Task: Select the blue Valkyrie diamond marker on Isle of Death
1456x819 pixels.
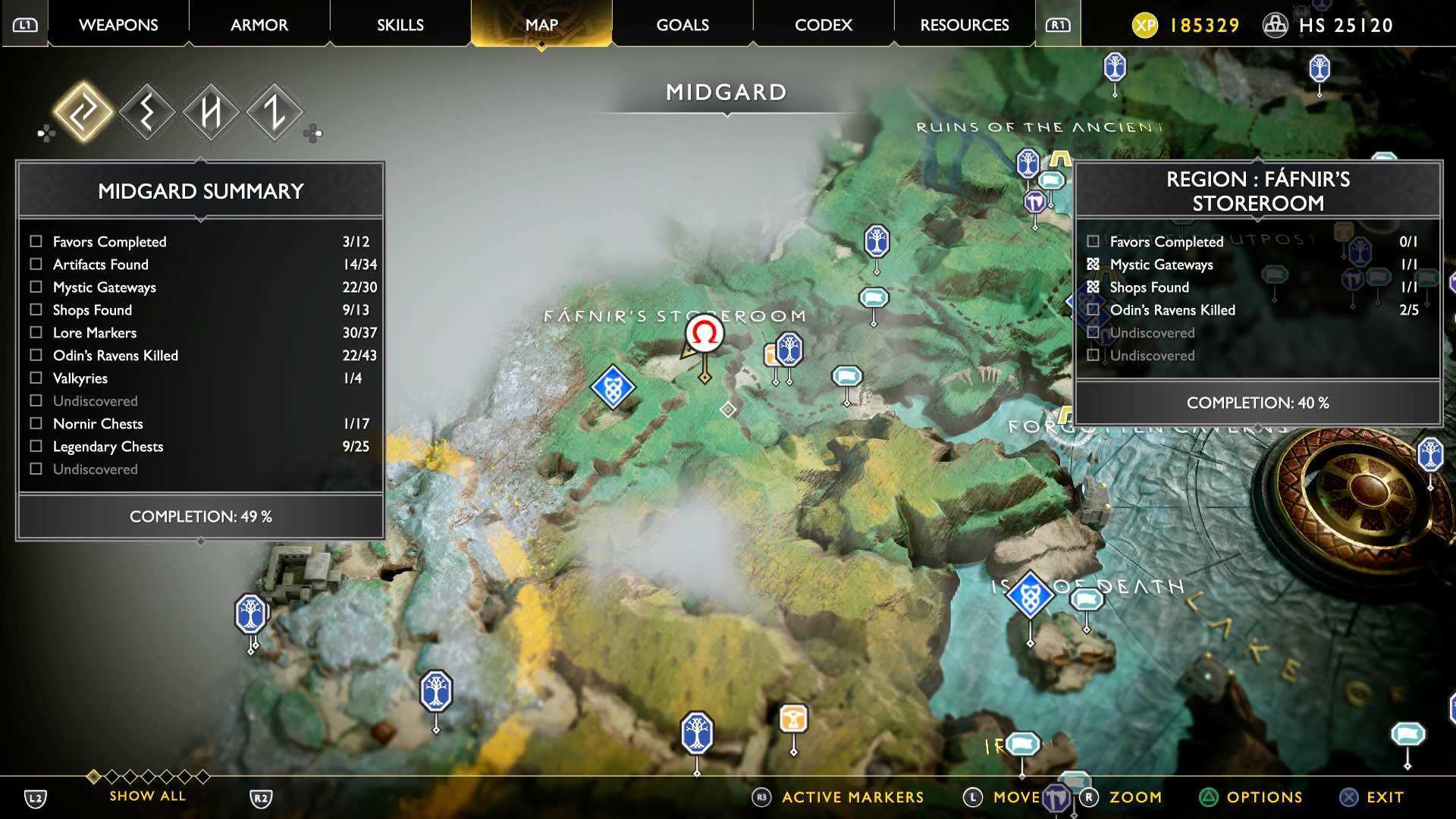Action: [x=1031, y=595]
